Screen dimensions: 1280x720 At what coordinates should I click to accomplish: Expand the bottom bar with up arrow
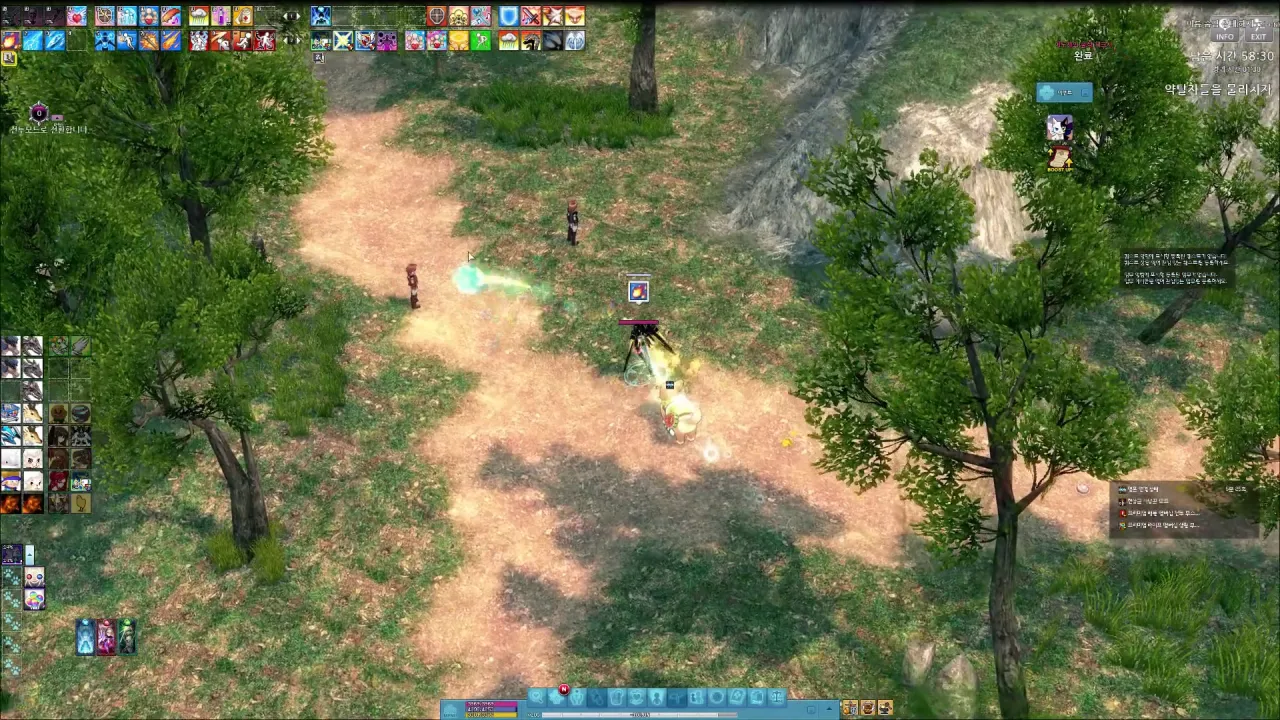pyautogui.click(x=829, y=708)
